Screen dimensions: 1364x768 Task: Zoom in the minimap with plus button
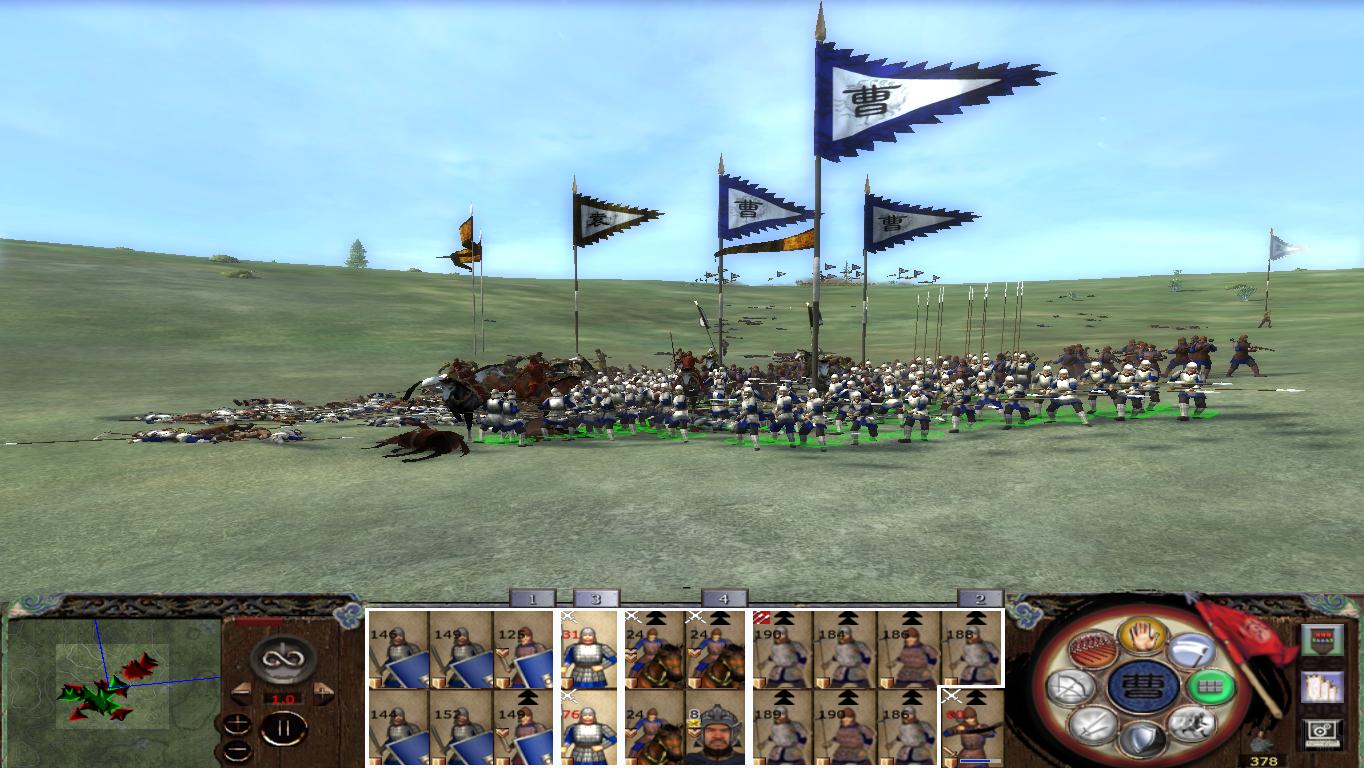237,724
